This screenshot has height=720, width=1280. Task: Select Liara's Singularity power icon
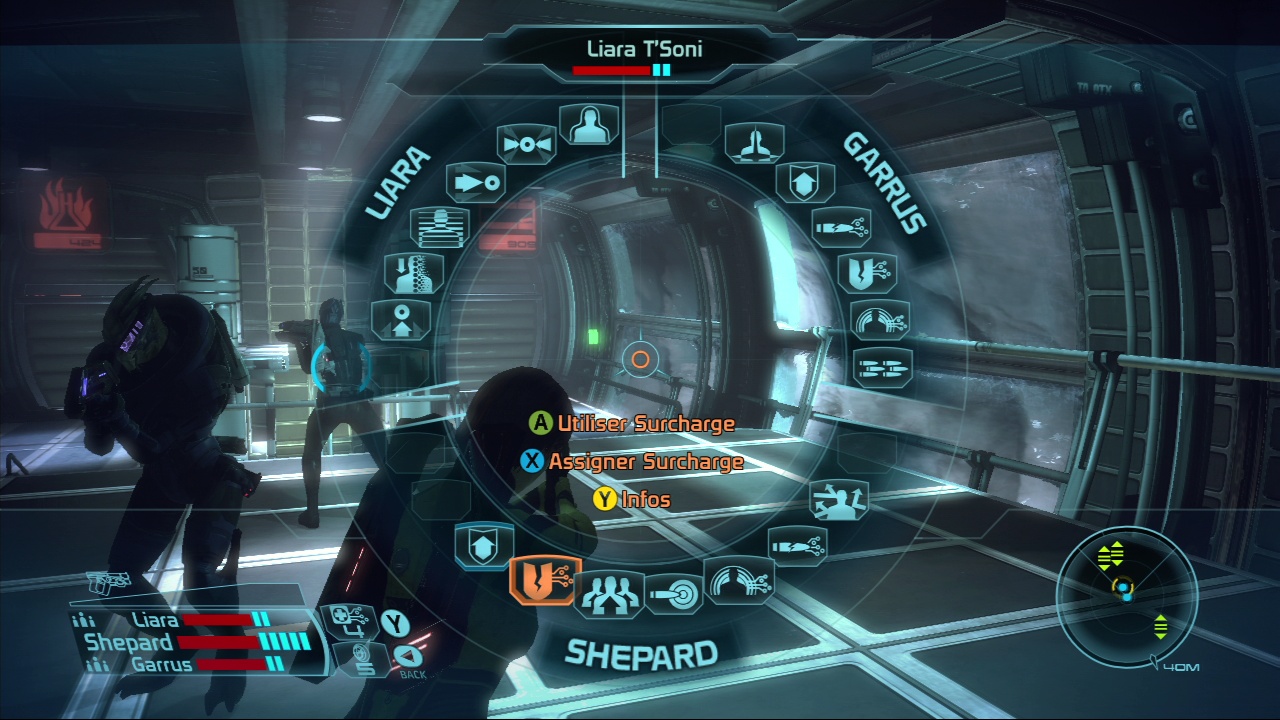coord(525,142)
